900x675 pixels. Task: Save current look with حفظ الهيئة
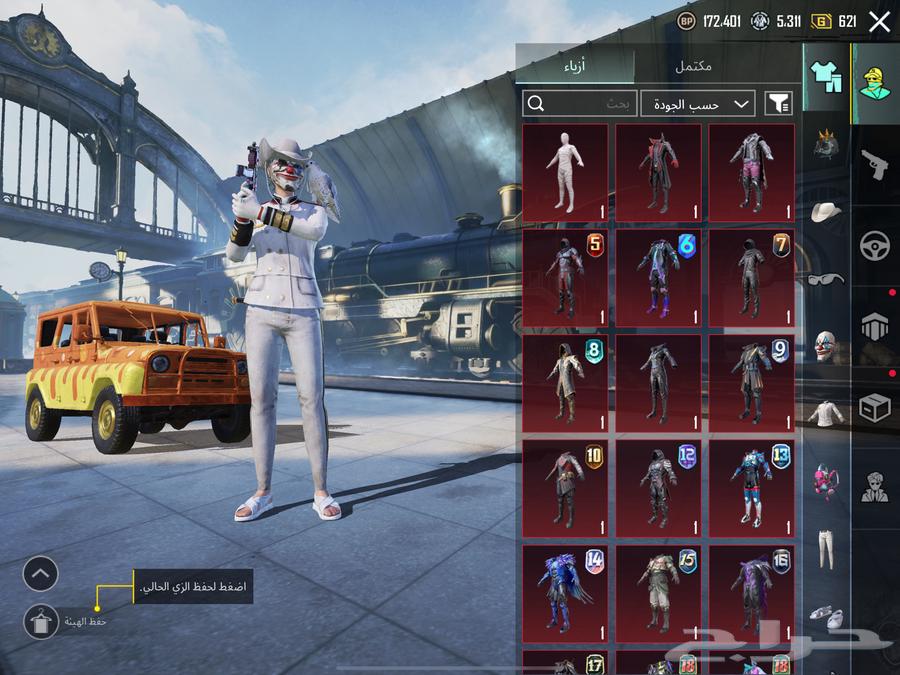tap(41, 622)
